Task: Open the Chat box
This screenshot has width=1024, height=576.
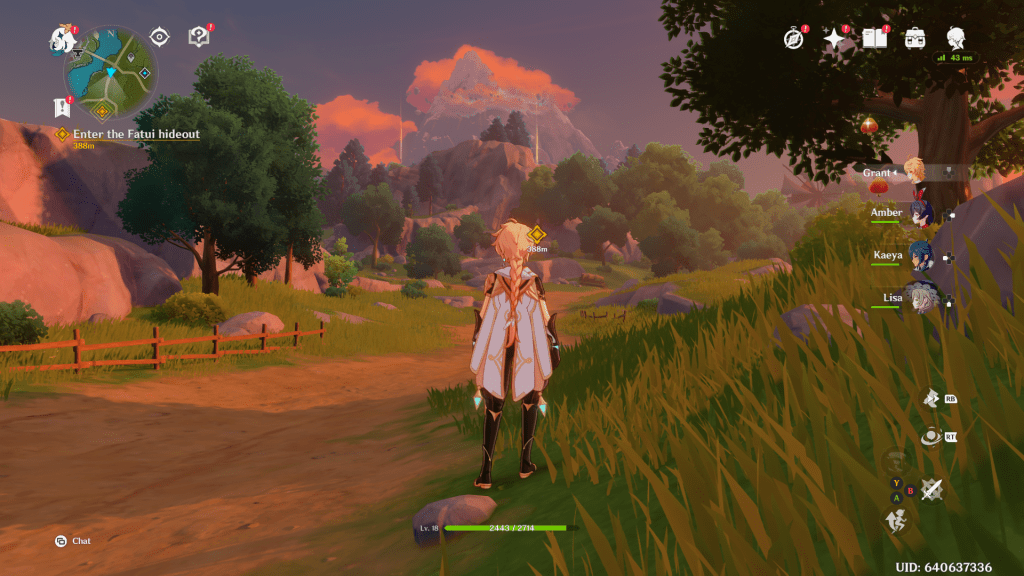Action: [74, 541]
